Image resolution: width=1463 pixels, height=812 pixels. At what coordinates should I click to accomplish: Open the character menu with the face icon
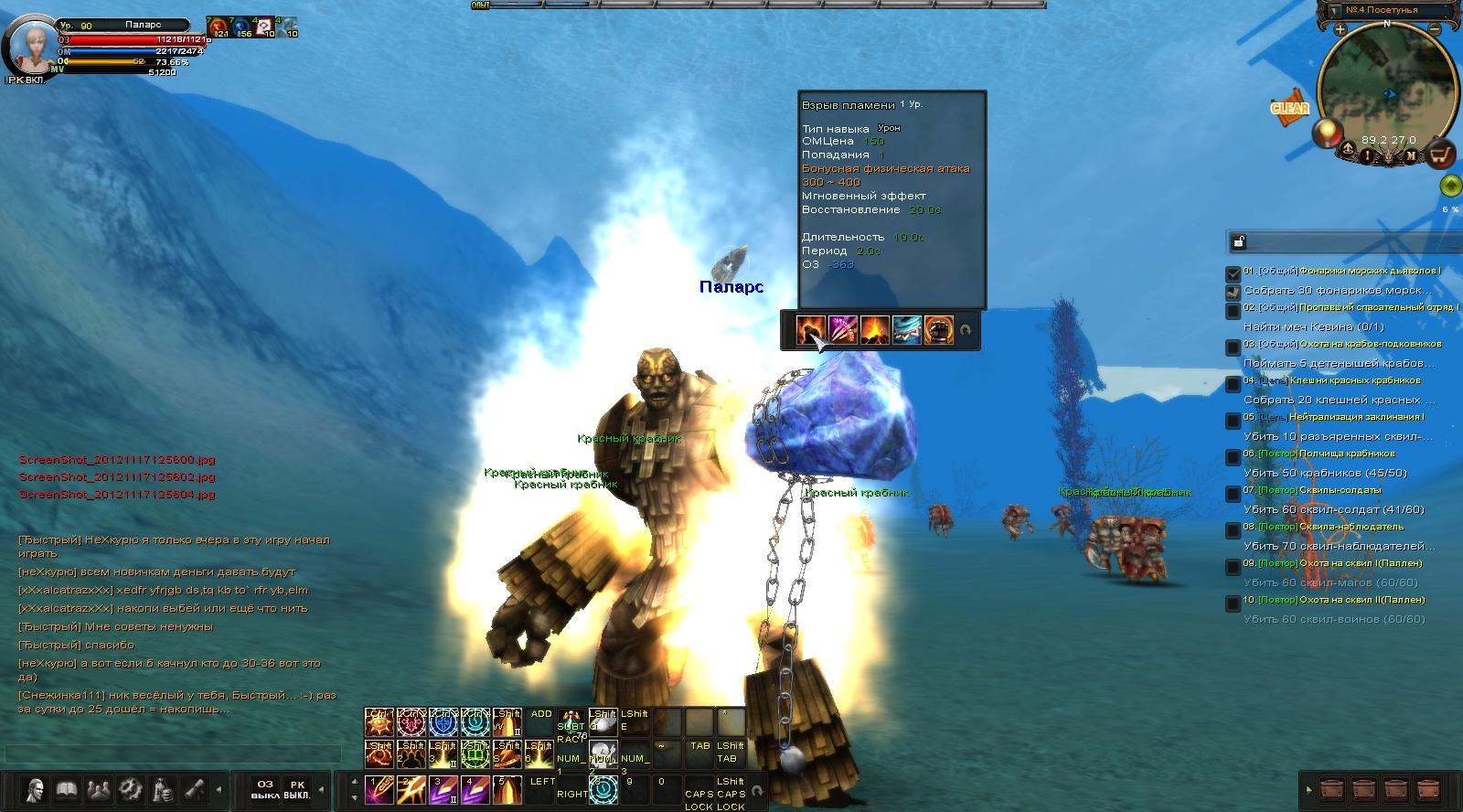(x=36, y=788)
